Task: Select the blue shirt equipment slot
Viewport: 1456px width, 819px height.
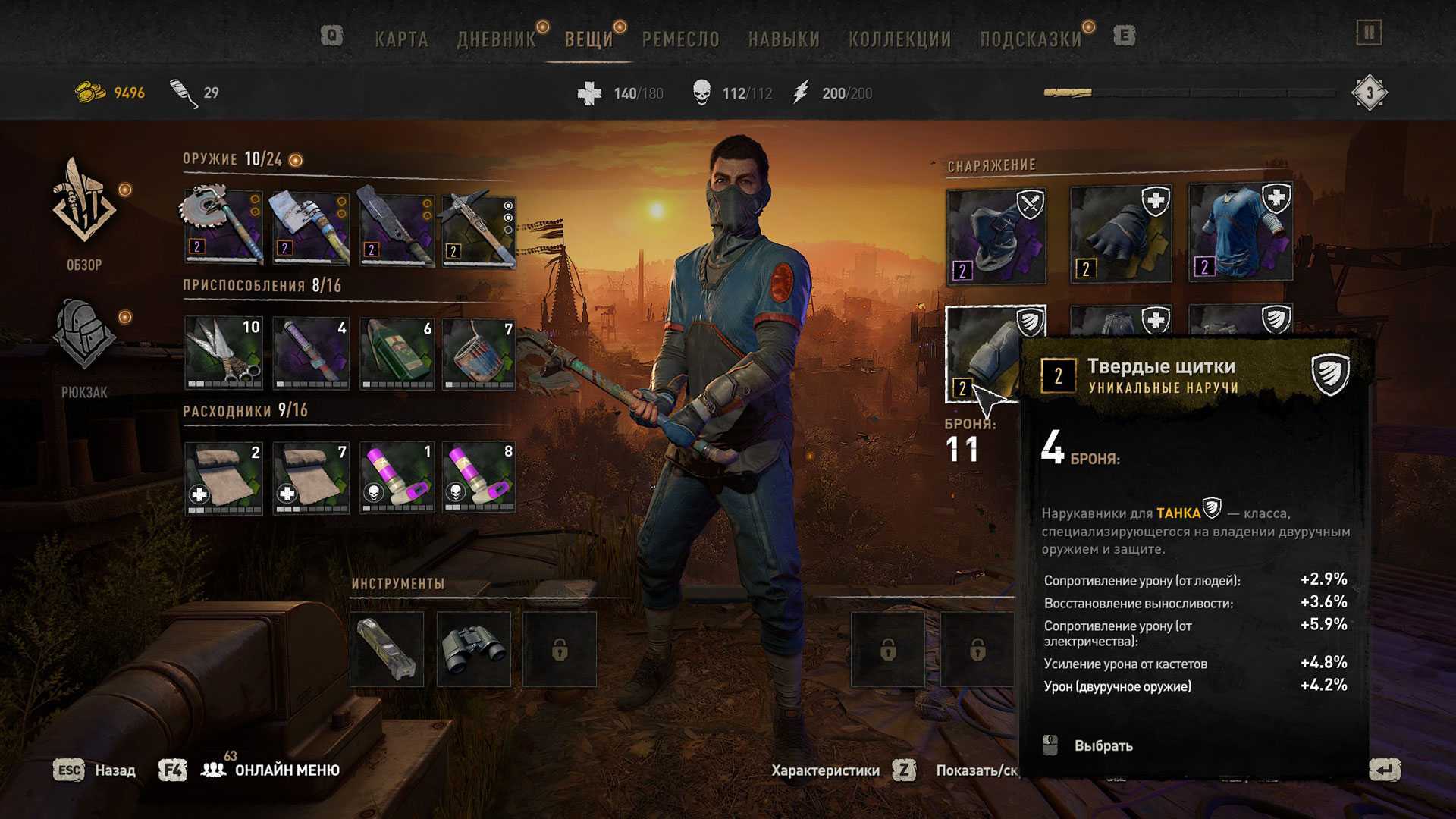Action: click(1240, 233)
